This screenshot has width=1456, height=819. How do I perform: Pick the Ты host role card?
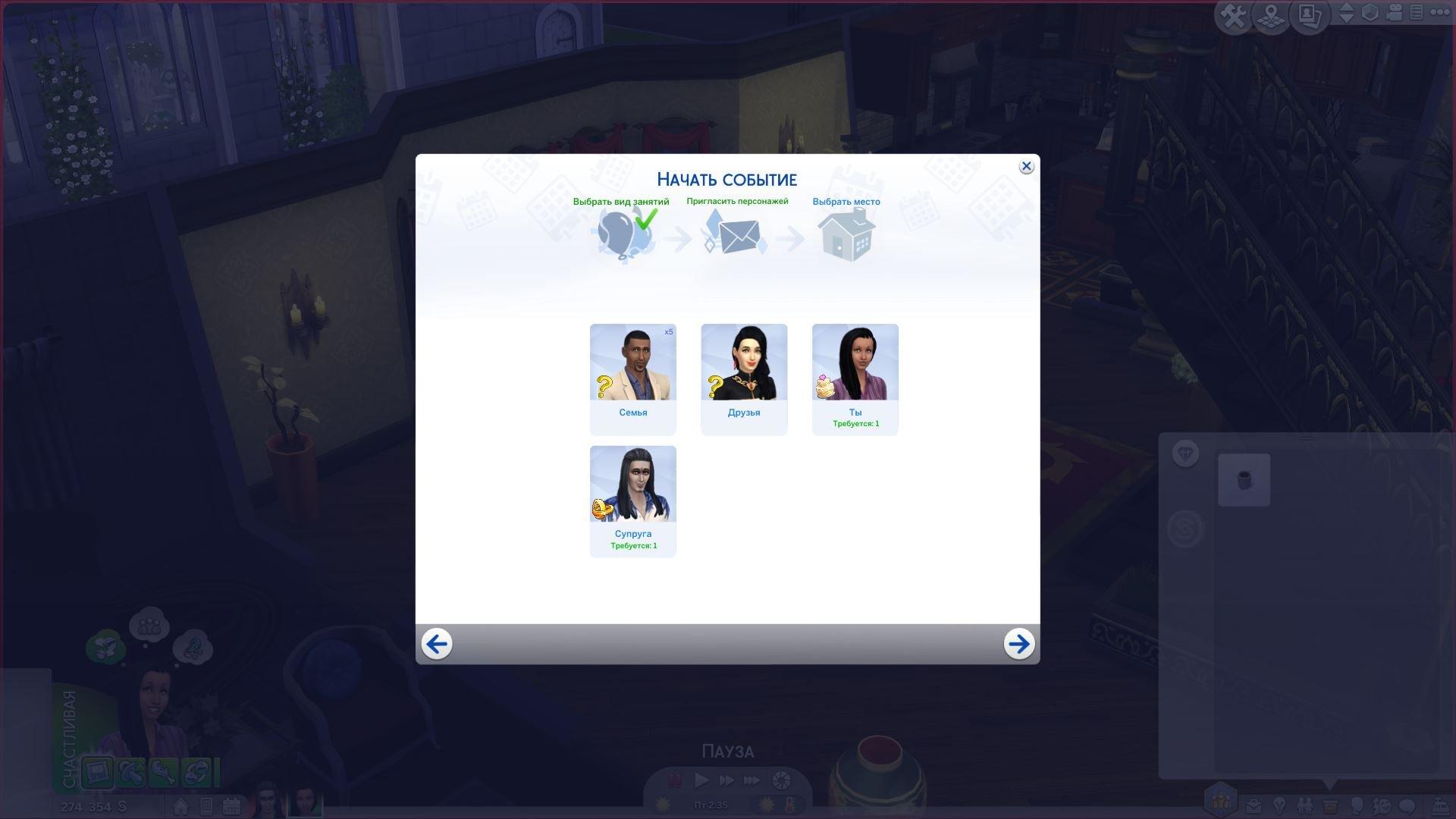(x=855, y=378)
